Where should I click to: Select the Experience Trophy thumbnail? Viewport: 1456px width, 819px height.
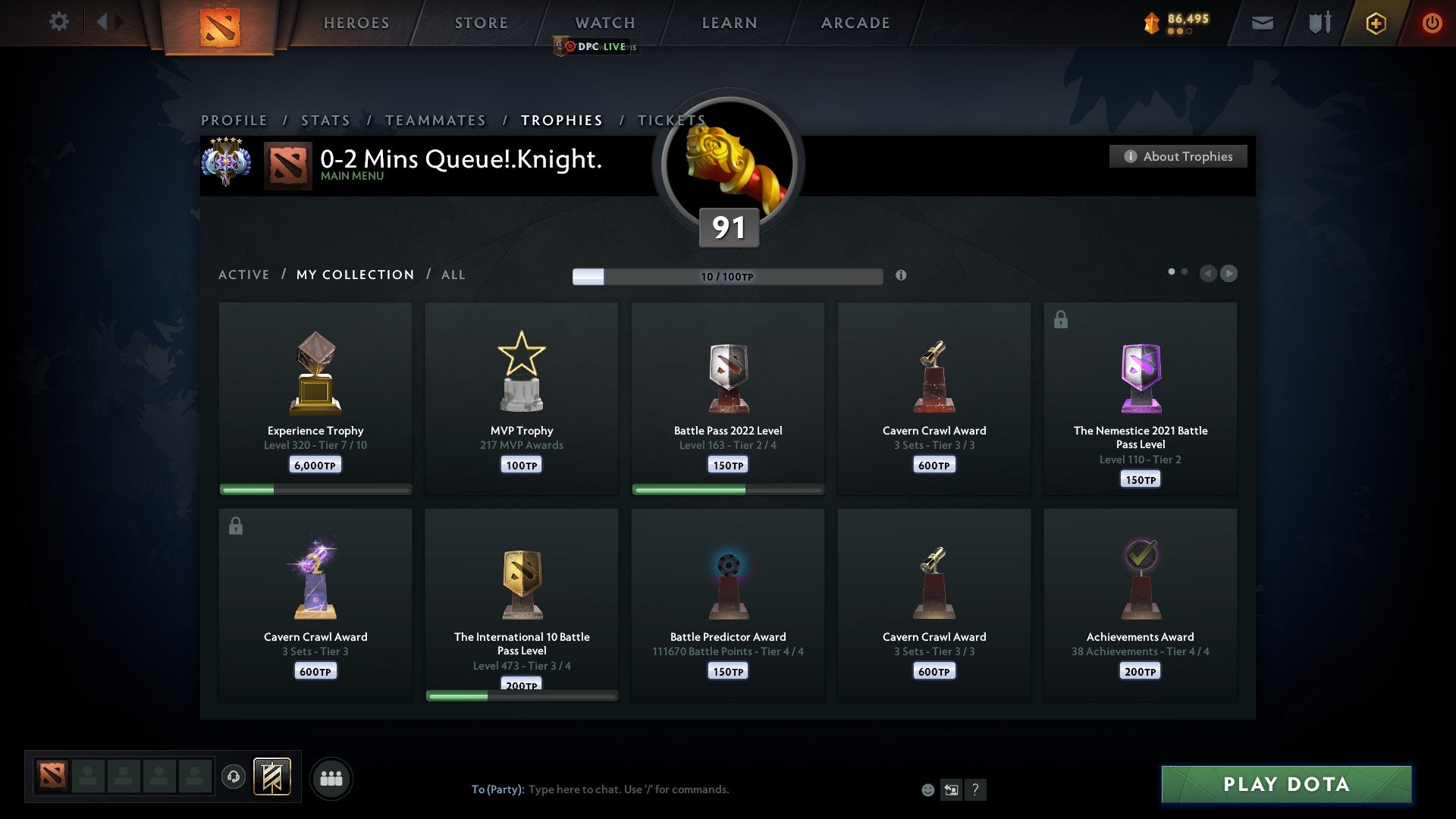tap(315, 372)
